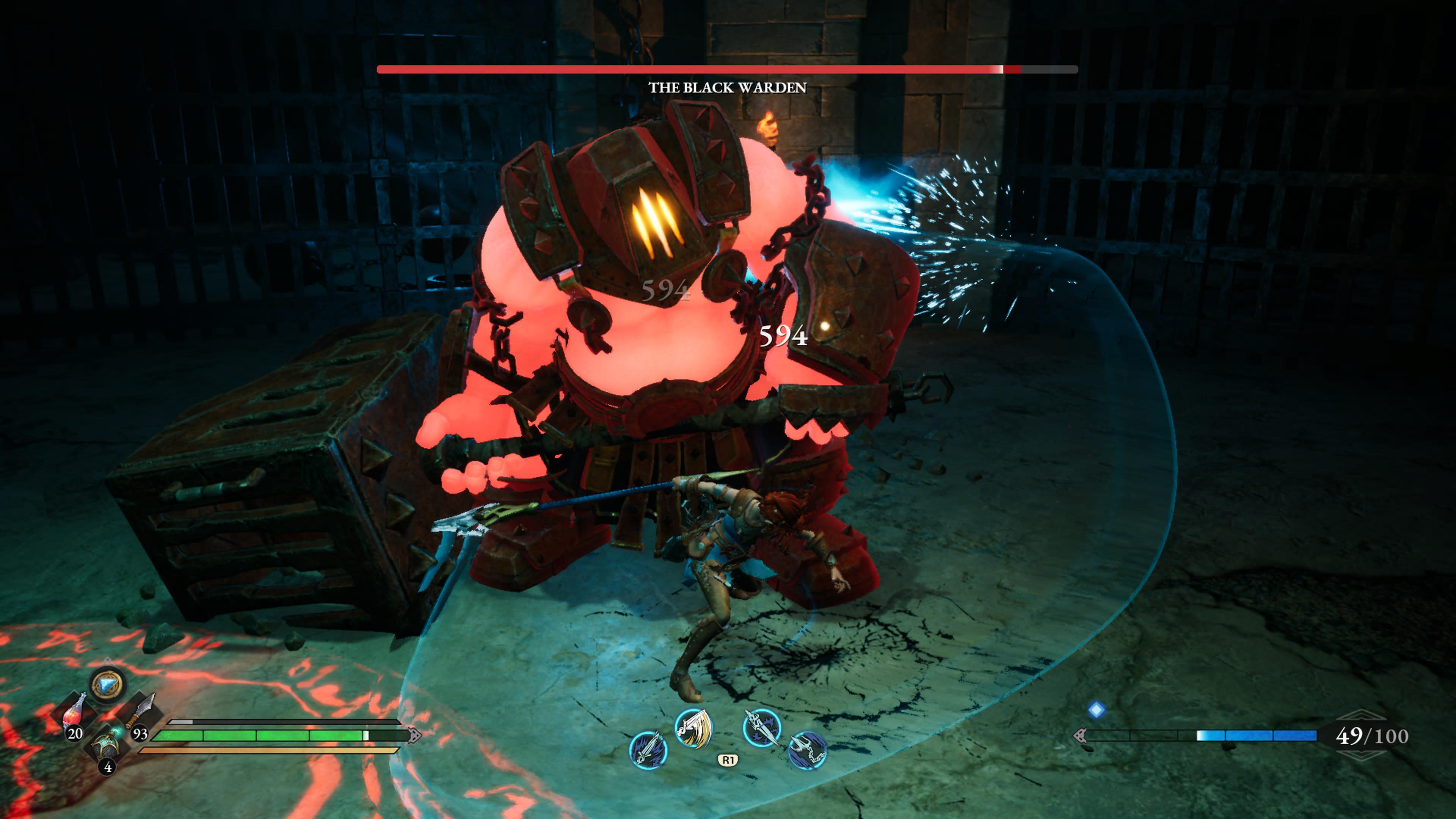Activate the chained trident ability

pos(807,750)
